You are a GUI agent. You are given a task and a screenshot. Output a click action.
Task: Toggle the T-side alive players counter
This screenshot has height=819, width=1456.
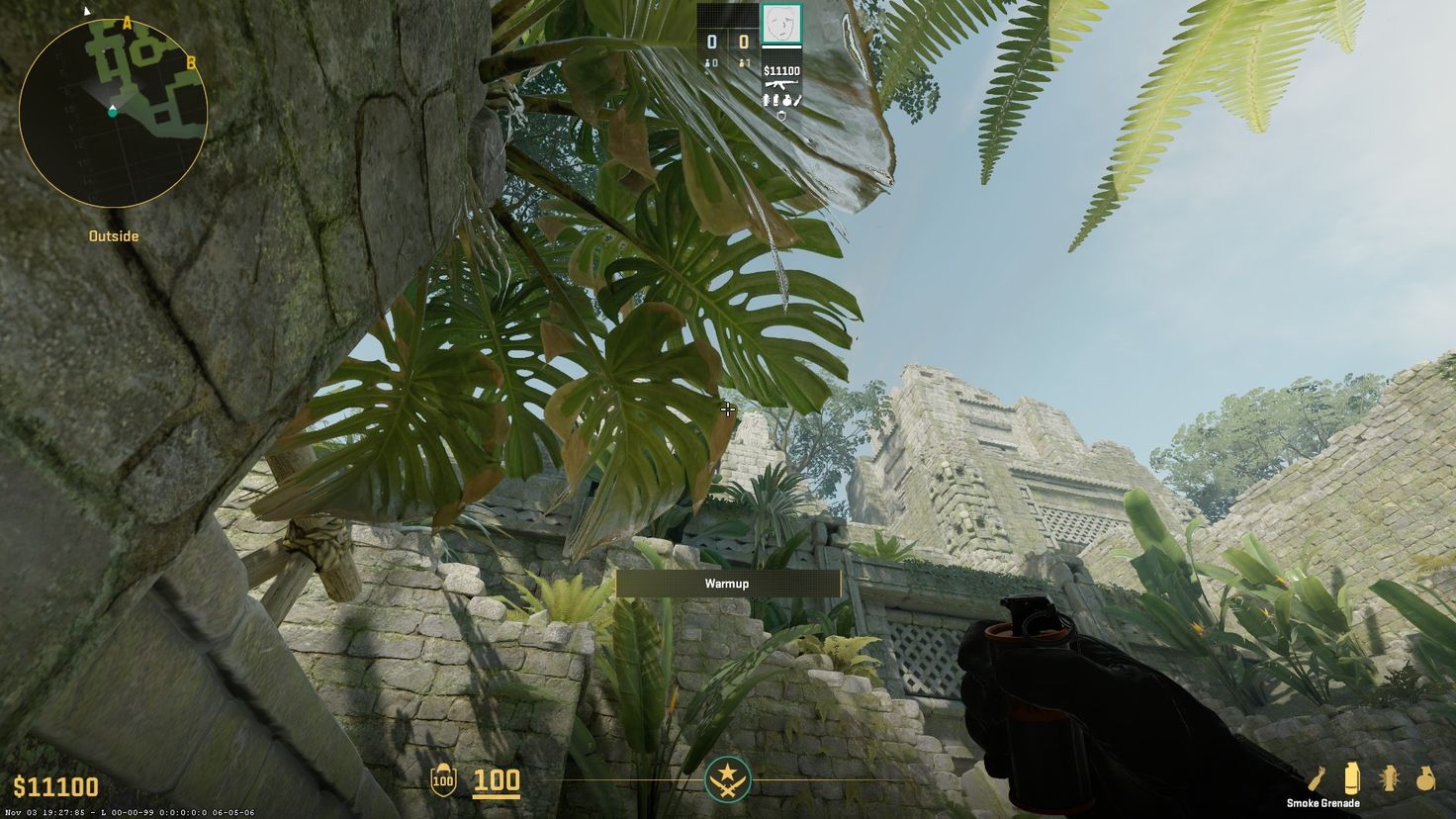click(743, 62)
